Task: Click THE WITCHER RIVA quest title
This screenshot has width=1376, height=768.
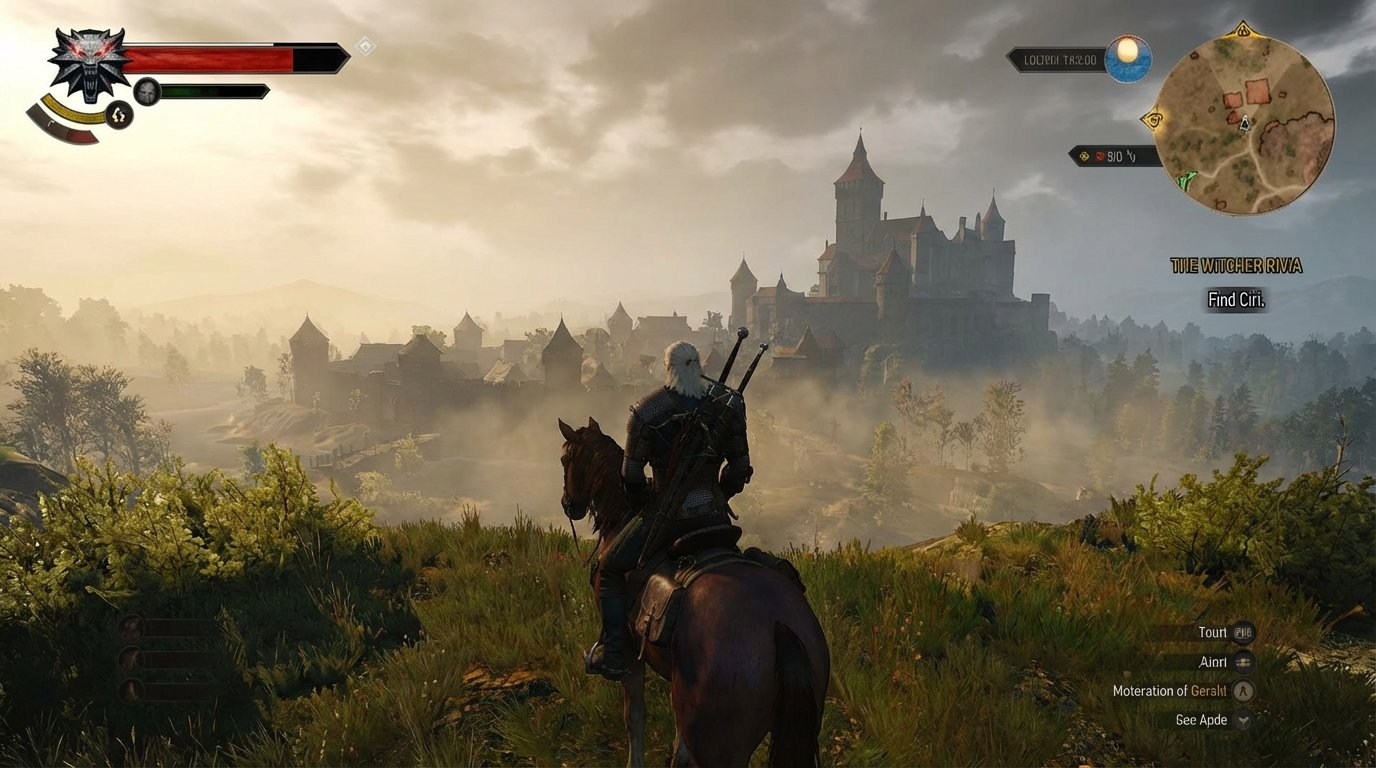Action: tap(1235, 266)
